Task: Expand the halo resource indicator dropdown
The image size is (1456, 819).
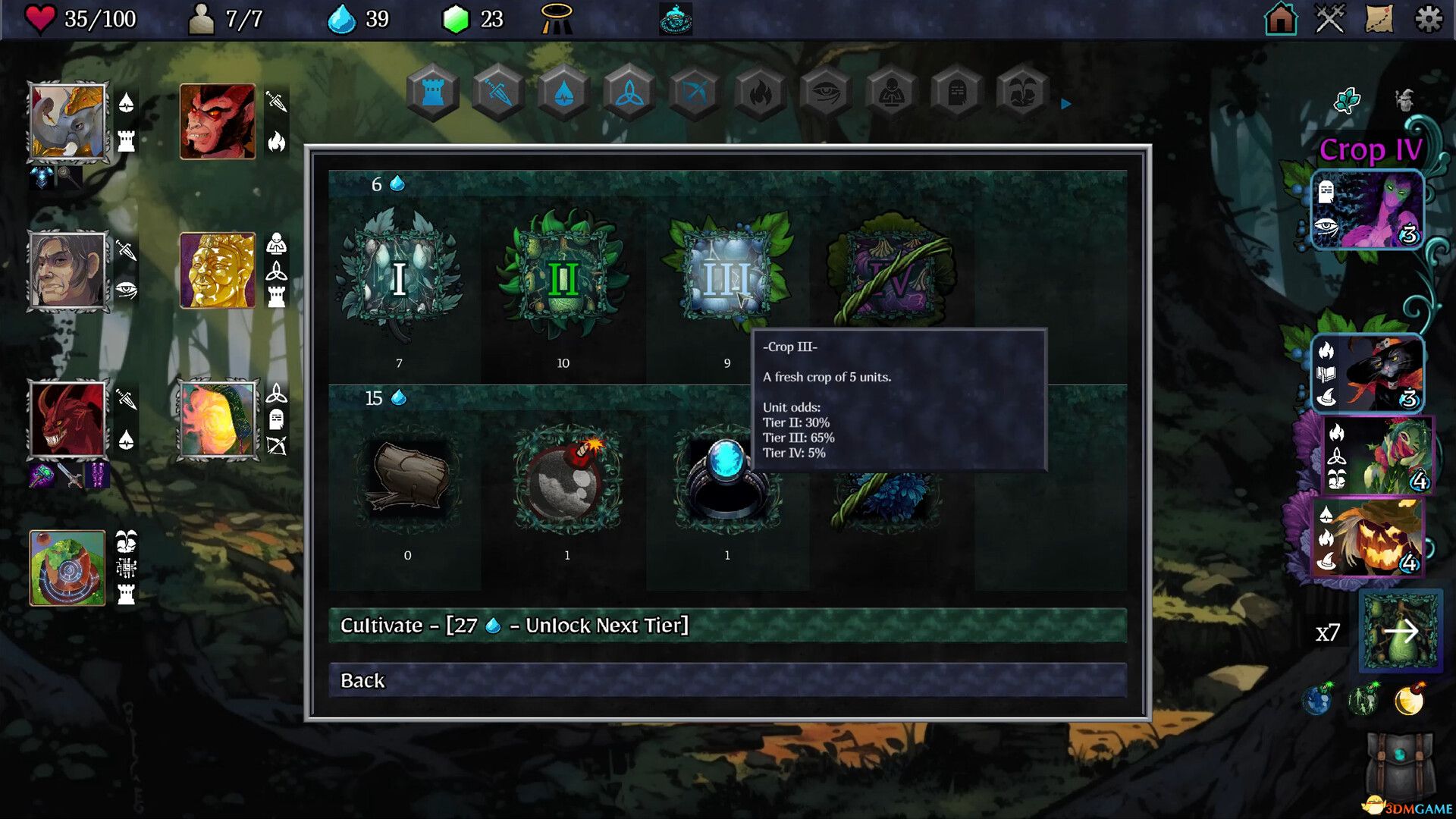Action: (x=556, y=20)
